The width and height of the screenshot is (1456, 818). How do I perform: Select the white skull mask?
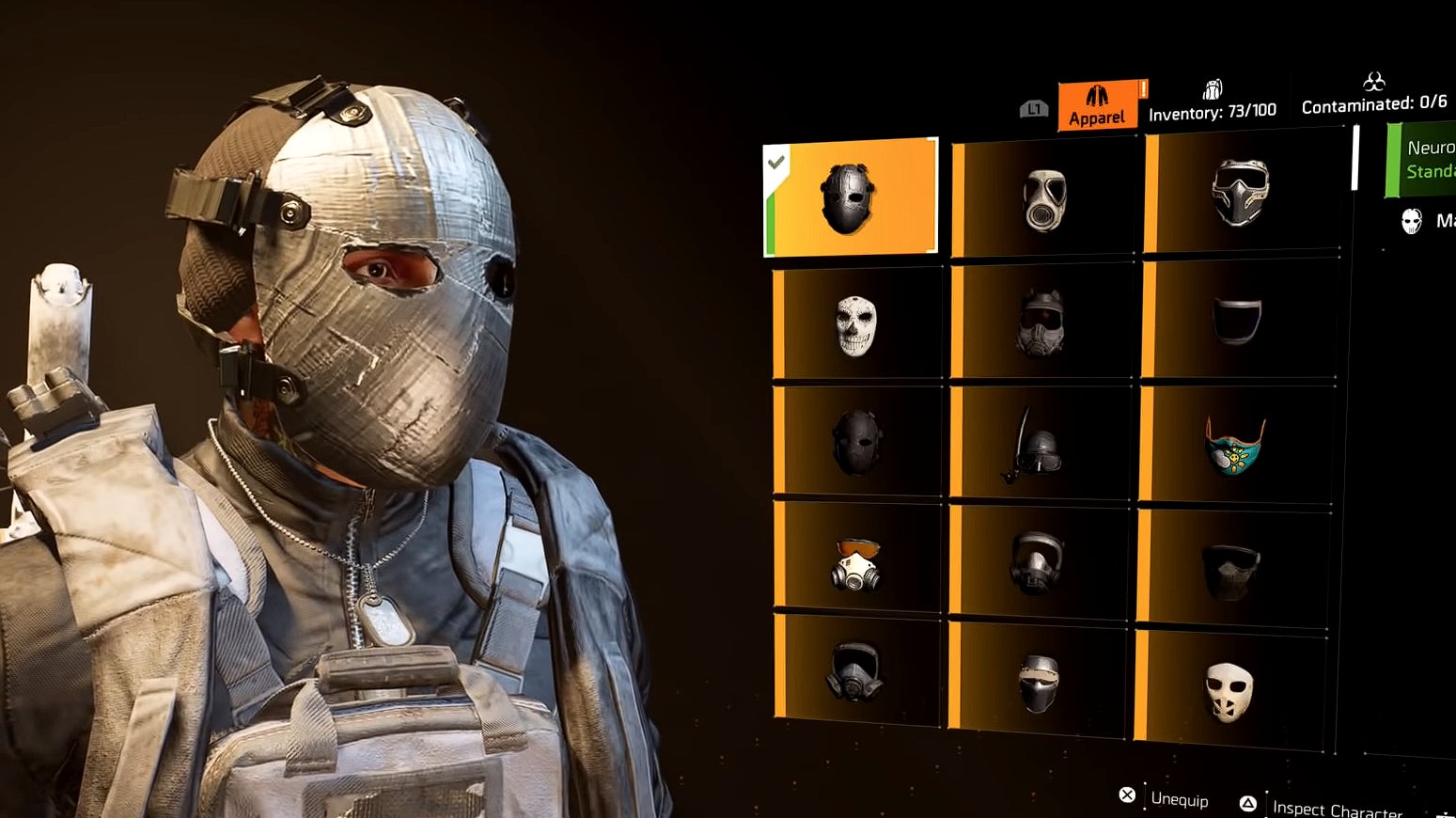tap(856, 325)
